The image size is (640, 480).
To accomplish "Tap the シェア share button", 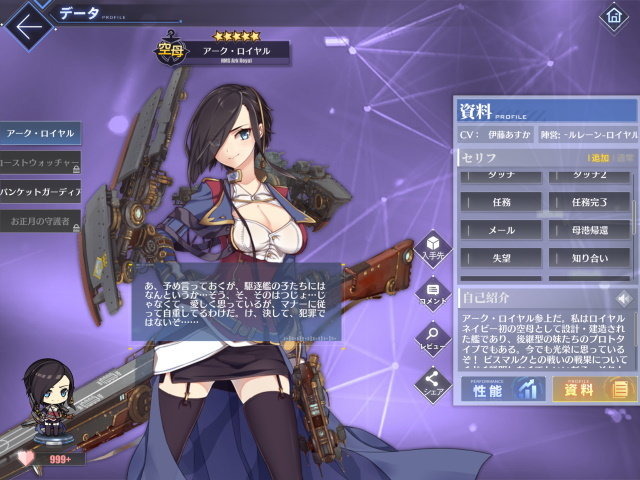I will tap(433, 382).
